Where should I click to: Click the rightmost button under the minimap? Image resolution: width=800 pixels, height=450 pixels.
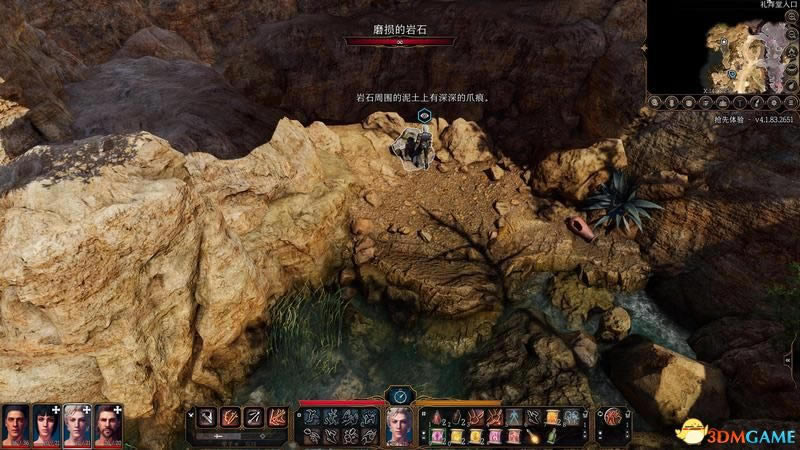click(x=788, y=104)
